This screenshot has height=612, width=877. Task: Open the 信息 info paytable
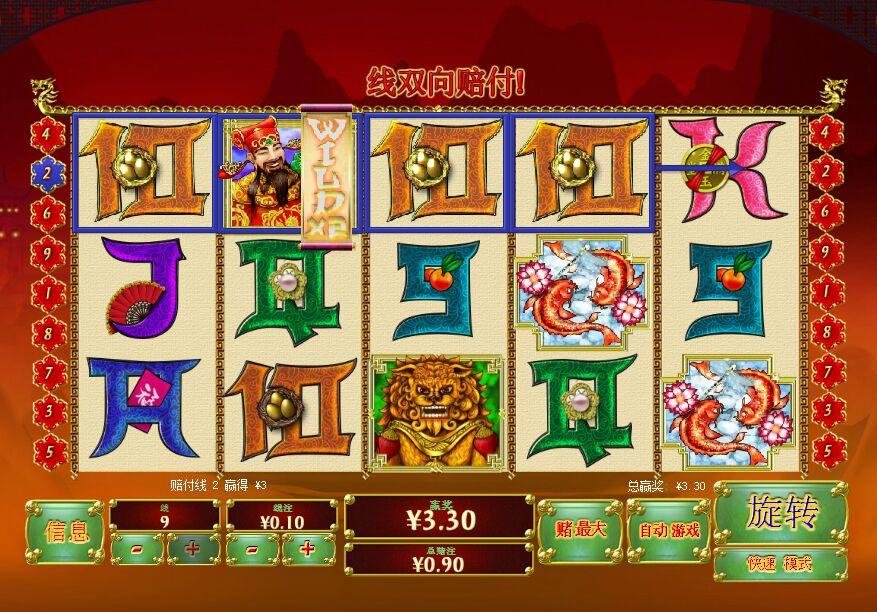pyautogui.click(x=64, y=531)
